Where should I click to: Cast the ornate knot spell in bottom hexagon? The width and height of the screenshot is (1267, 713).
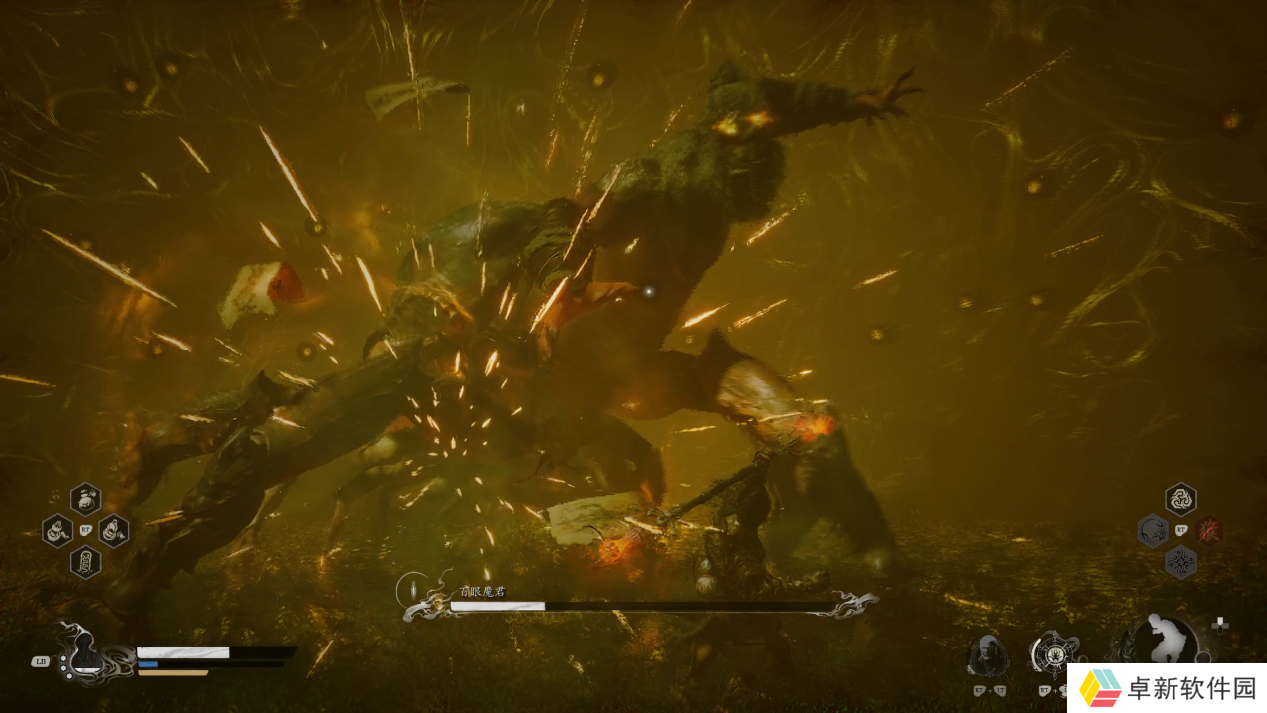pyautogui.click(x=1181, y=563)
